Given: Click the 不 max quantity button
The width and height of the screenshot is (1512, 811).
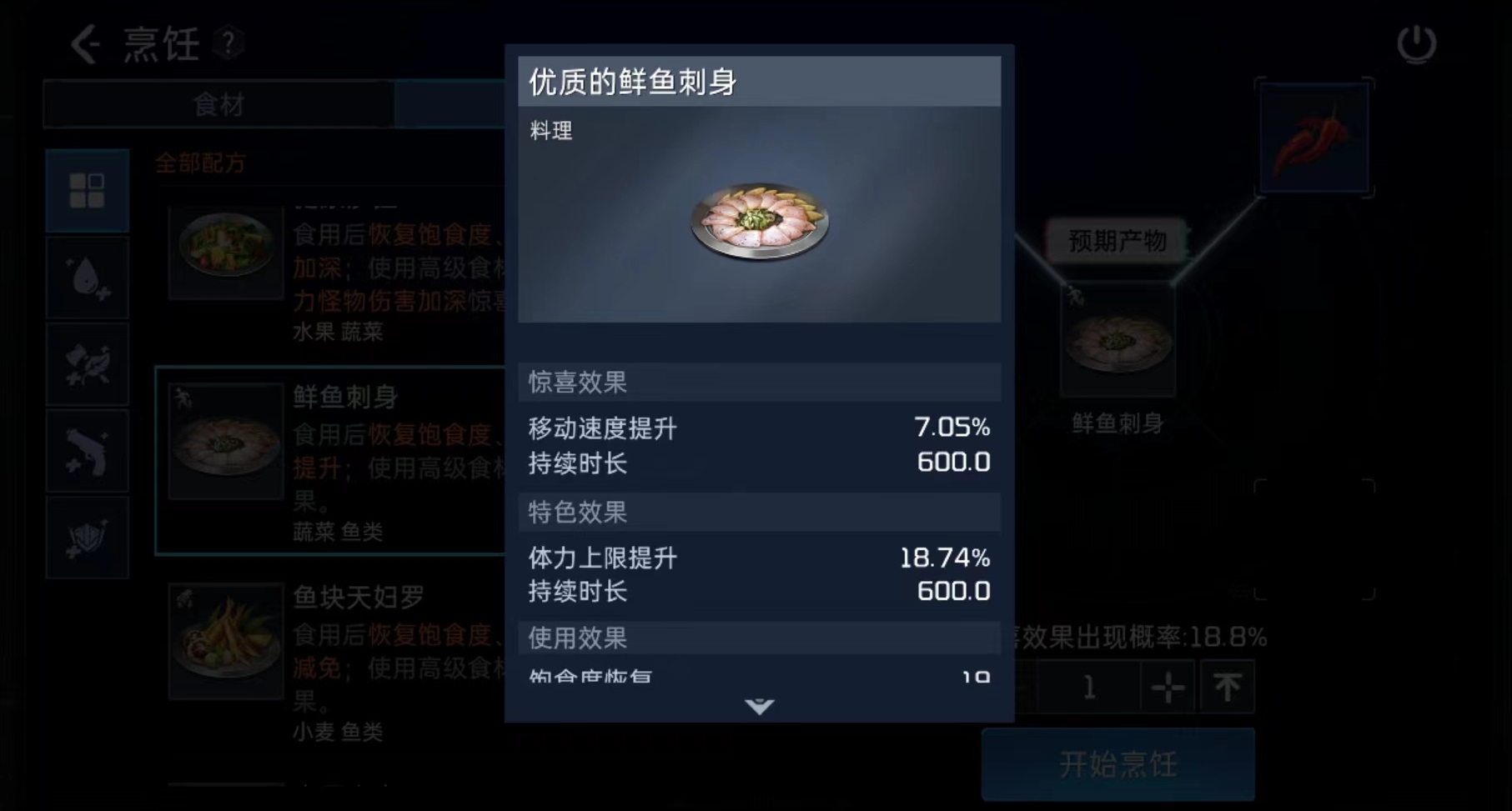Looking at the screenshot, I should pos(1226,687).
